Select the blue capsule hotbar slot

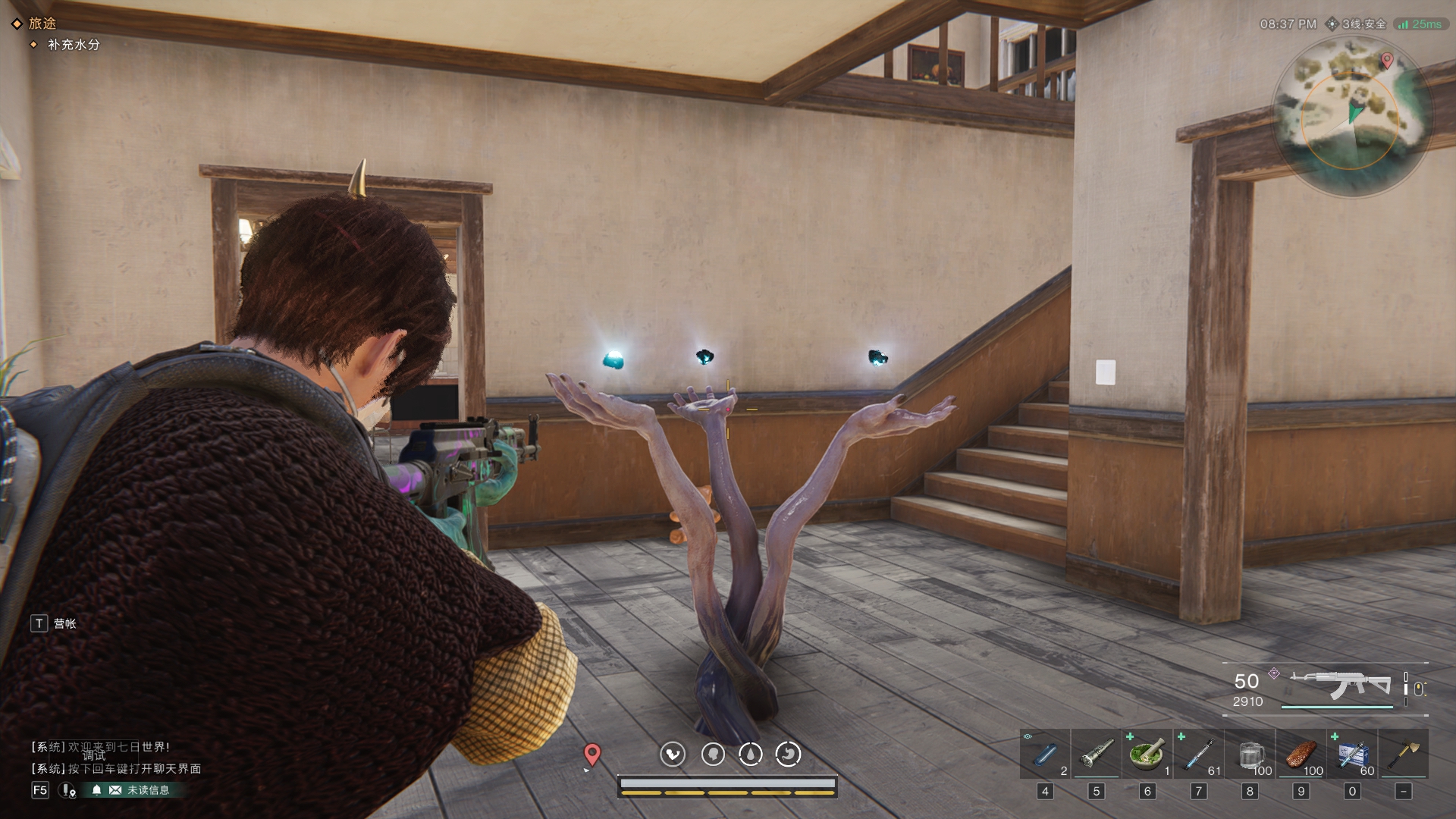pyautogui.click(x=1045, y=755)
